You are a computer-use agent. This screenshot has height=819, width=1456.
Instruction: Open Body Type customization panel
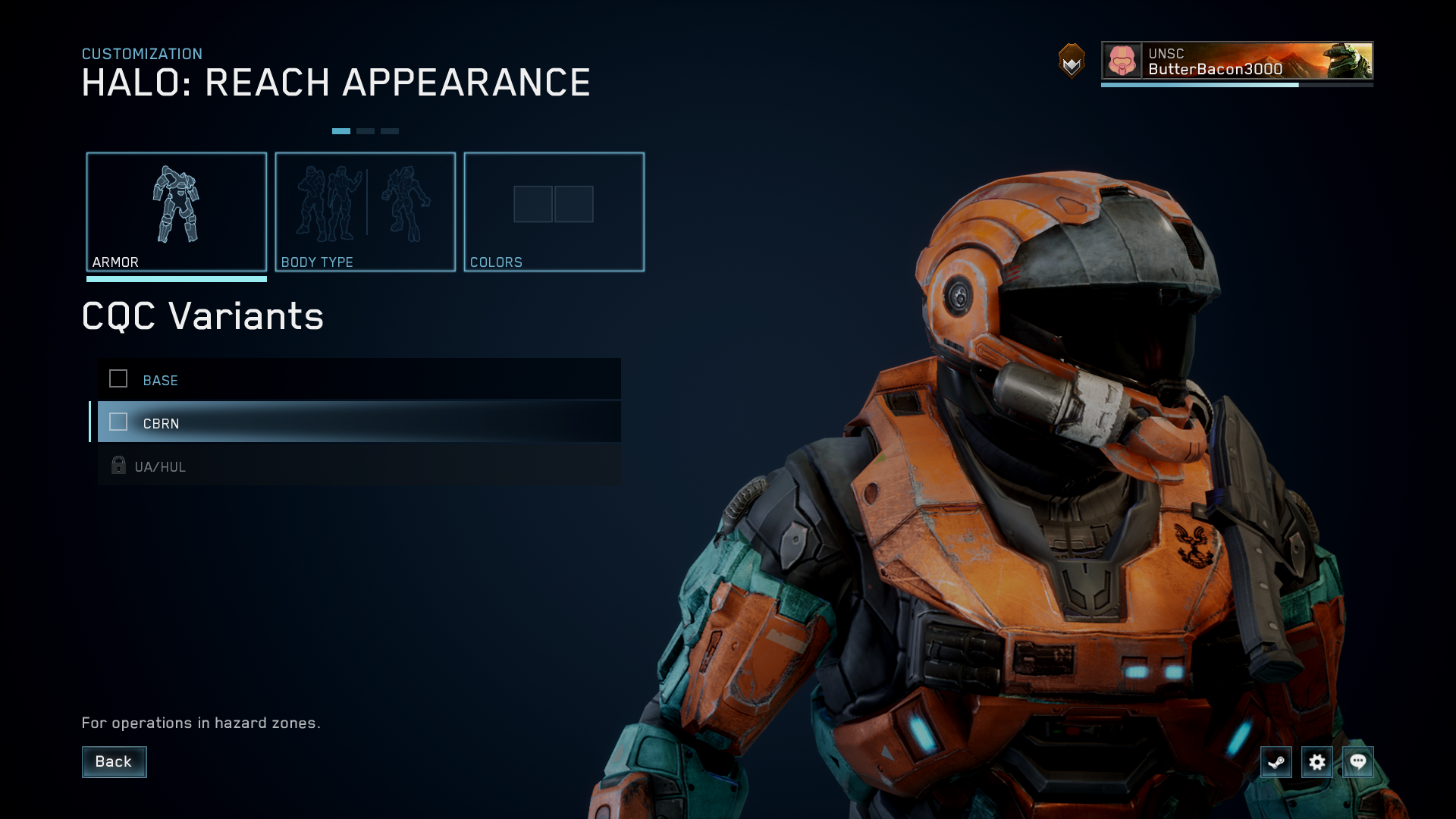[x=365, y=212]
